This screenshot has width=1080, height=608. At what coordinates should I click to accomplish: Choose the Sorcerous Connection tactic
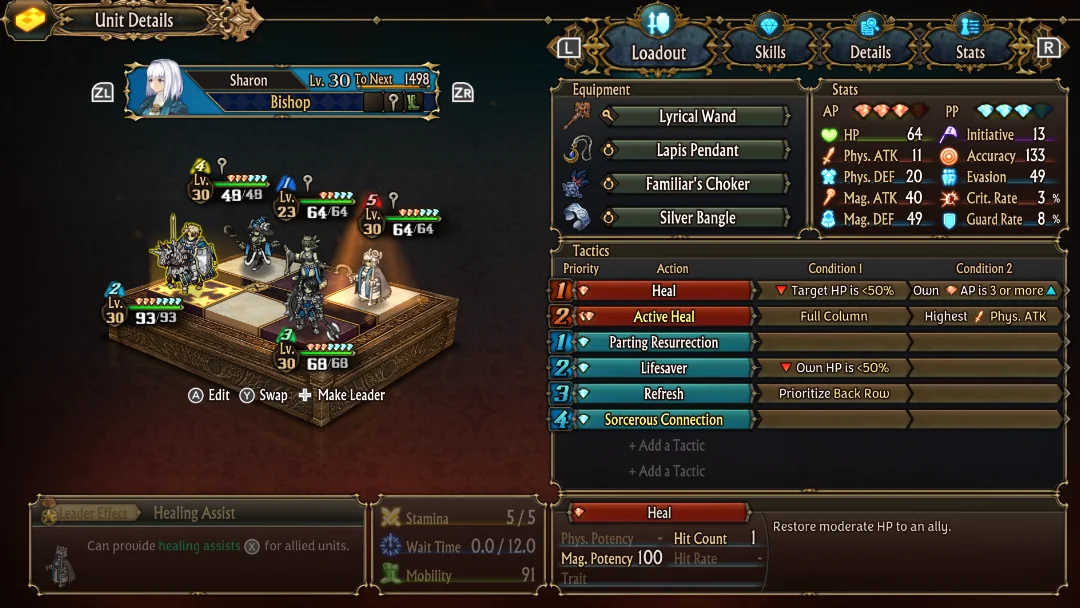663,420
